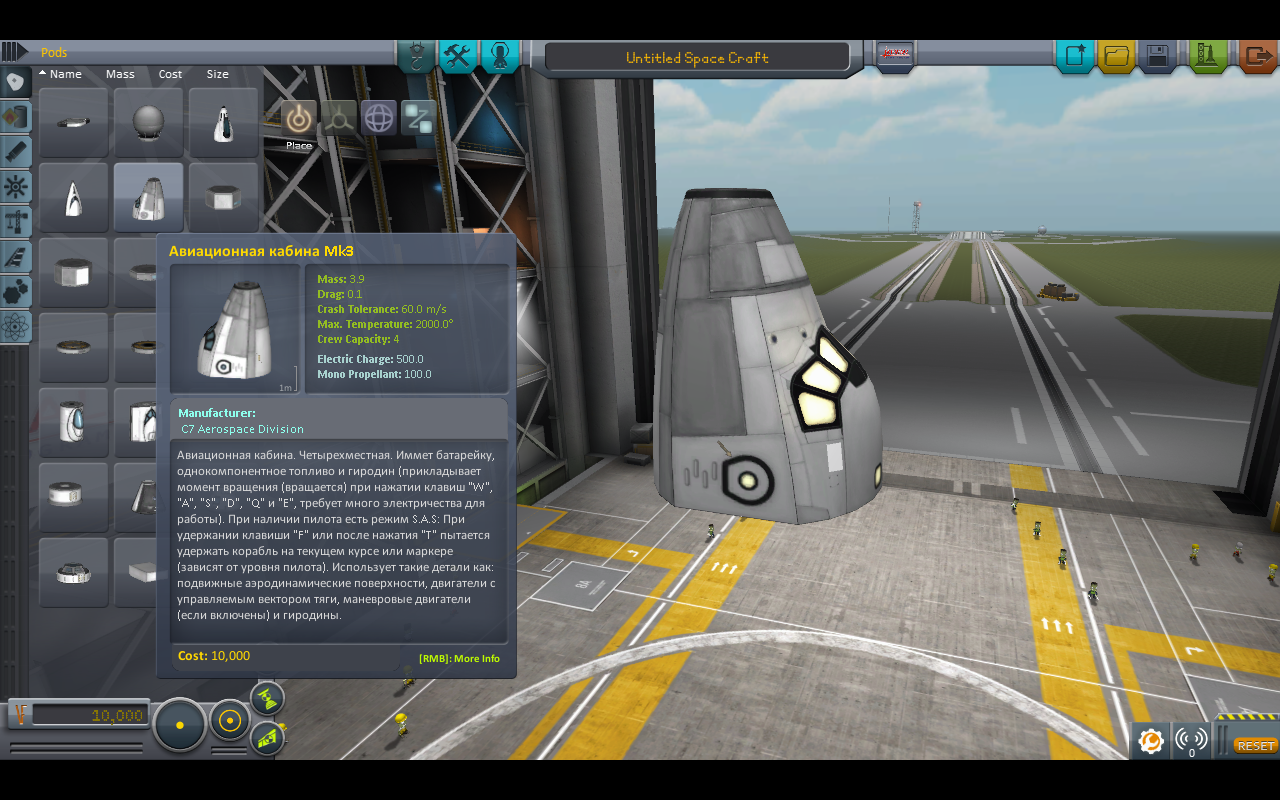Toggle angle snap with the circle button
This screenshot has width=1280, height=800.
coord(229,722)
